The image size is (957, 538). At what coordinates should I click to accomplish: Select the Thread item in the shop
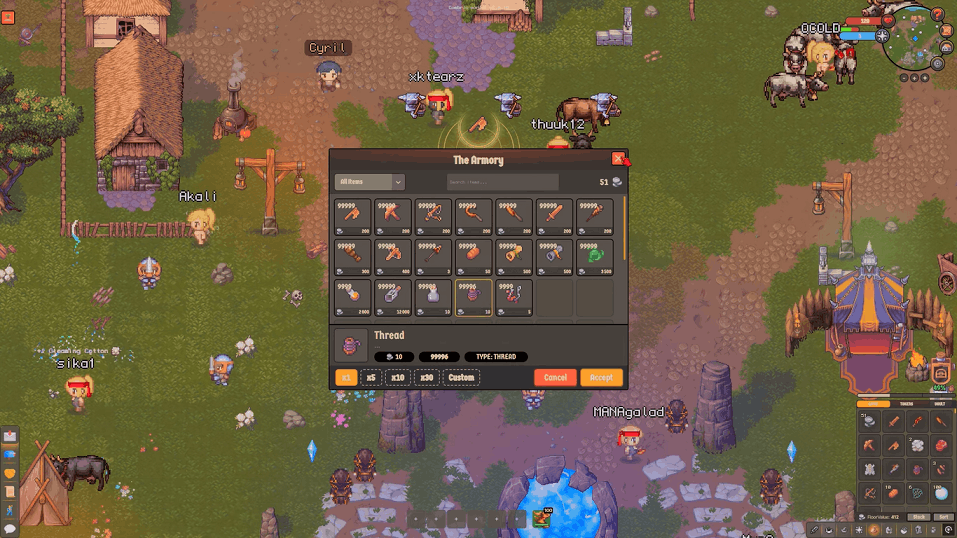473,297
